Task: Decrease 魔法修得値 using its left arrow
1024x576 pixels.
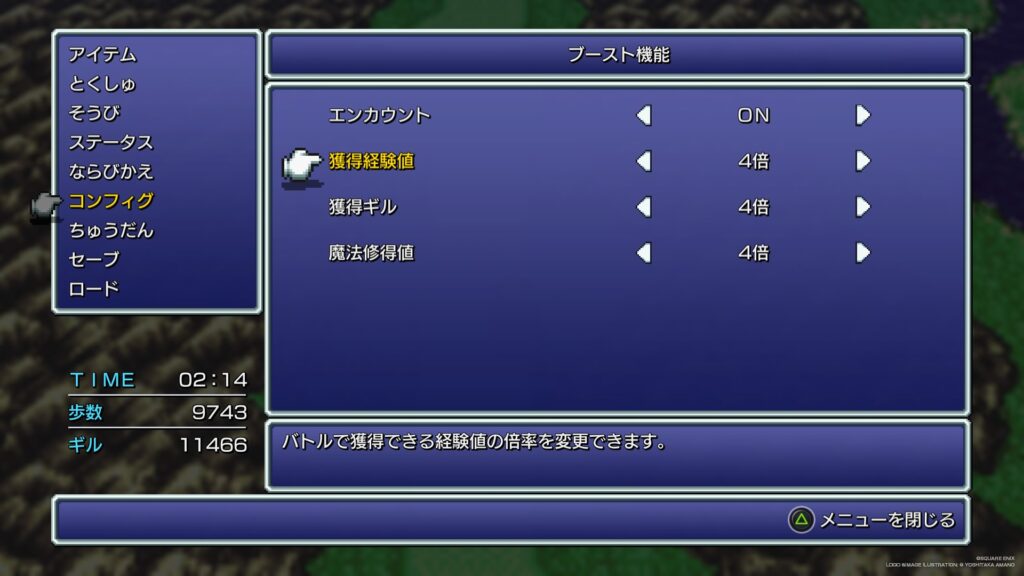Action: tap(644, 253)
